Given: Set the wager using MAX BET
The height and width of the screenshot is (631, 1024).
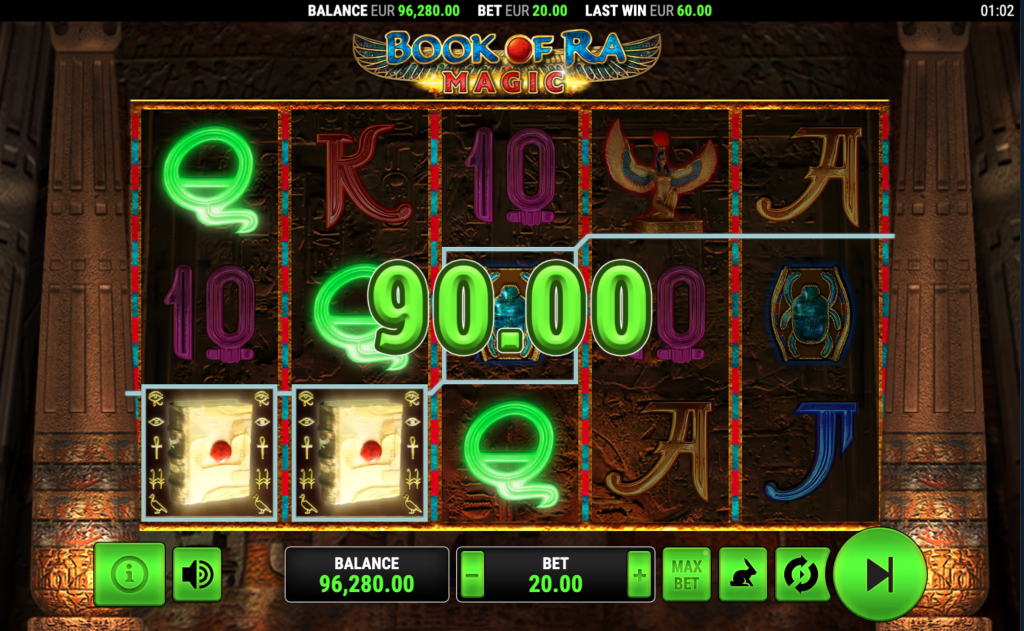Looking at the screenshot, I should pyautogui.click(x=686, y=575).
